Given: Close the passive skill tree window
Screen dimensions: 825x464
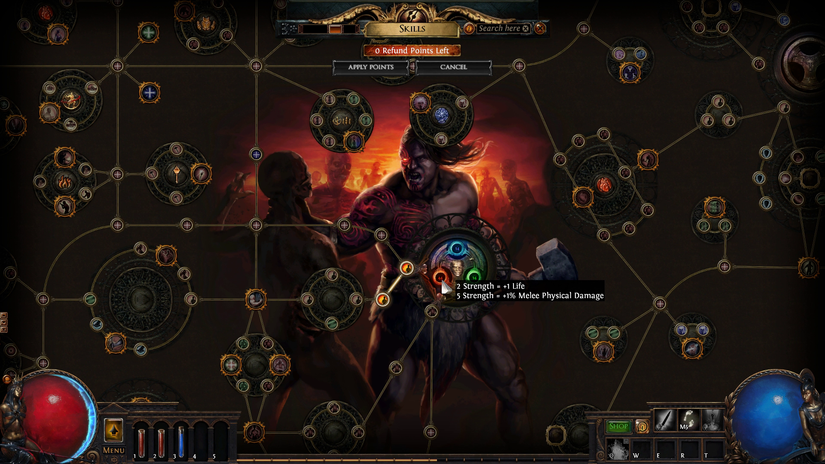Looking at the screenshot, I should tap(540, 29).
